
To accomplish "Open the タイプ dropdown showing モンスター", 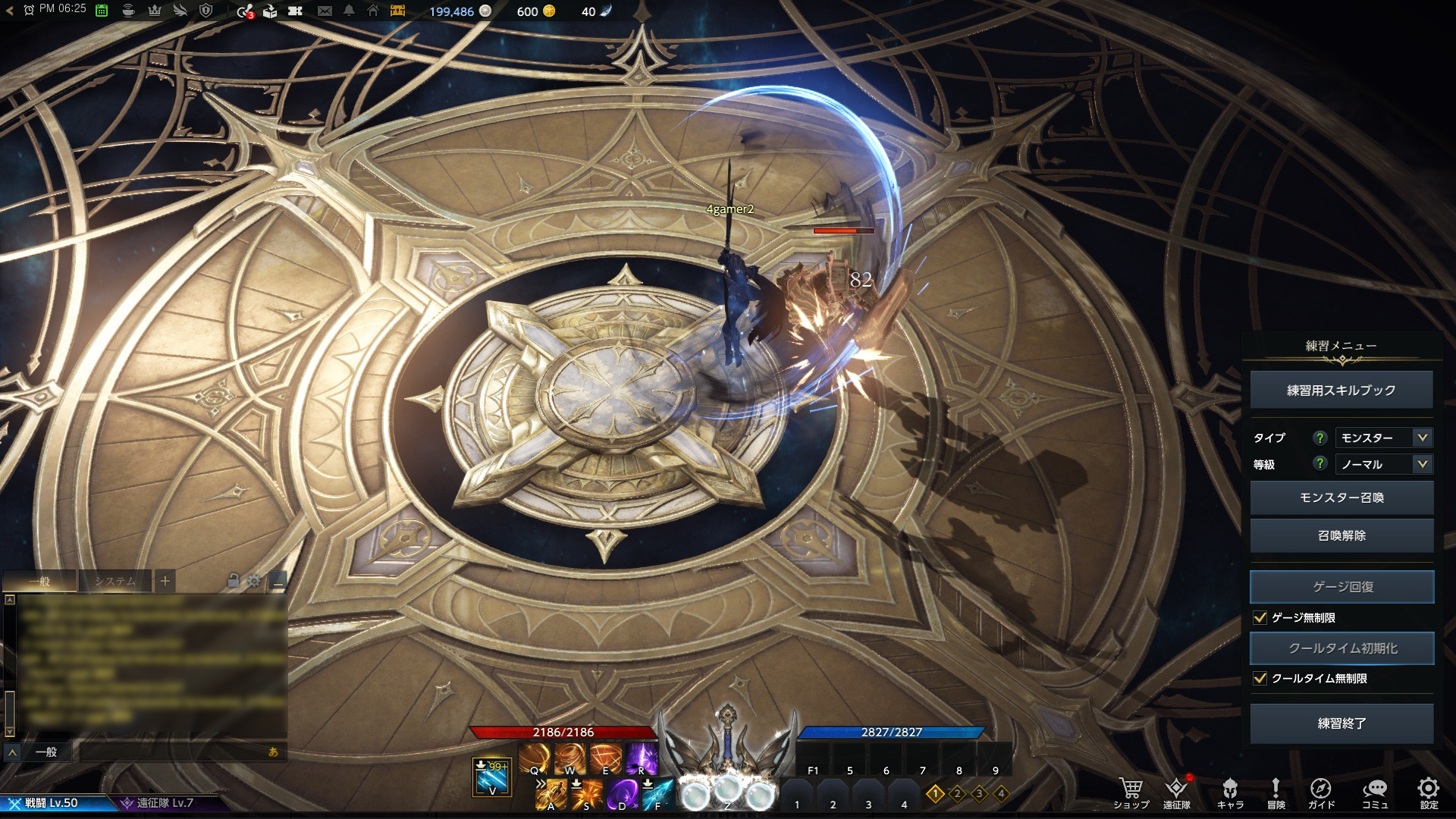I will click(1383, 438).
